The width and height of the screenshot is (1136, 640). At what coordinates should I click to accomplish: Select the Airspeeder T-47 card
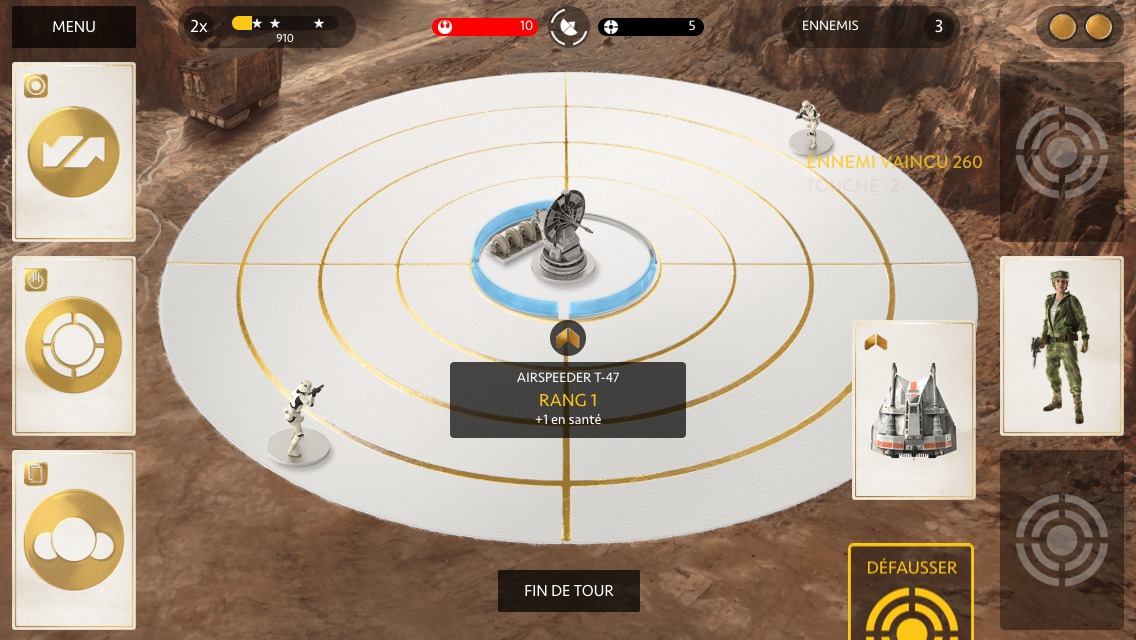[x=914, y=410]
